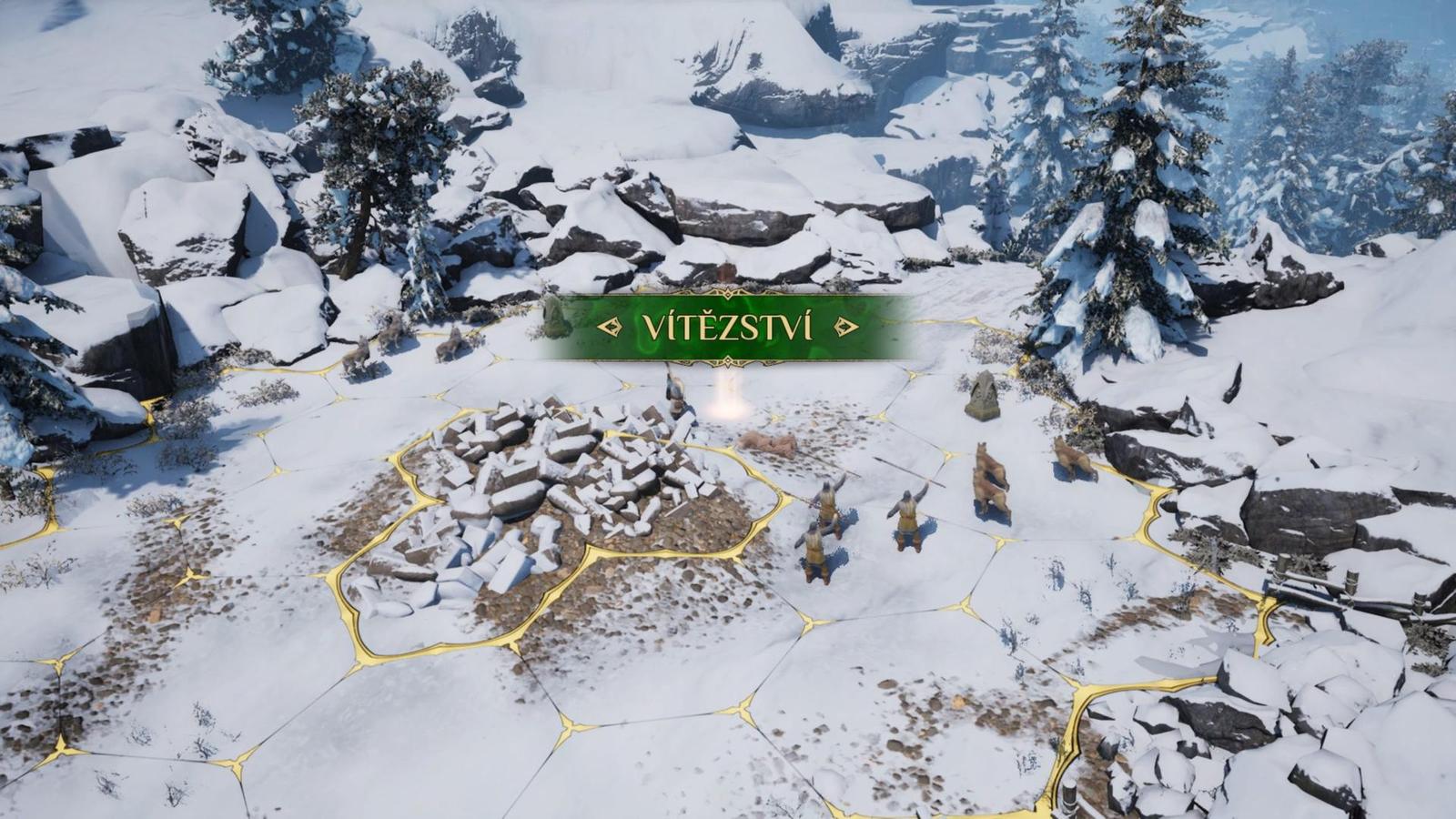Screen dimensions: 1456x819
Task: Click the single bear on the right
Action: tap(1074, 455)
